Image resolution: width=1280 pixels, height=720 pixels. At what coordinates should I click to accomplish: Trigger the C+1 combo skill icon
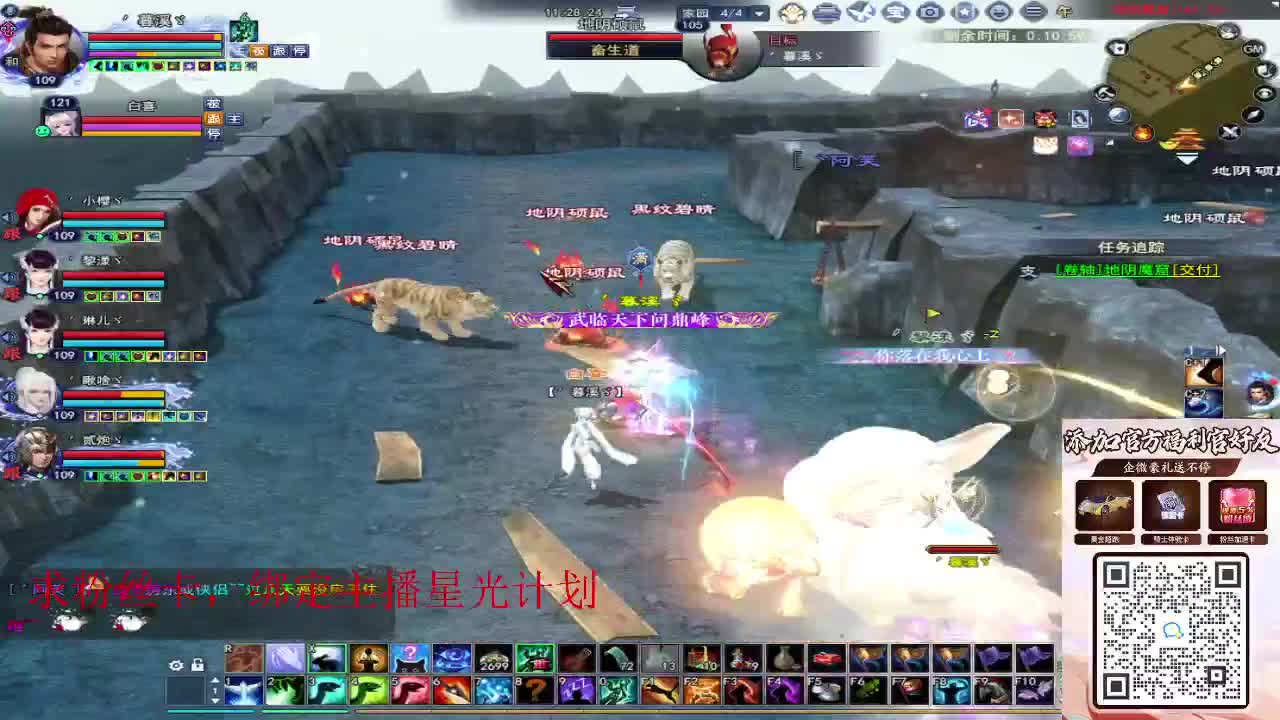click(x=1203, y=372)
